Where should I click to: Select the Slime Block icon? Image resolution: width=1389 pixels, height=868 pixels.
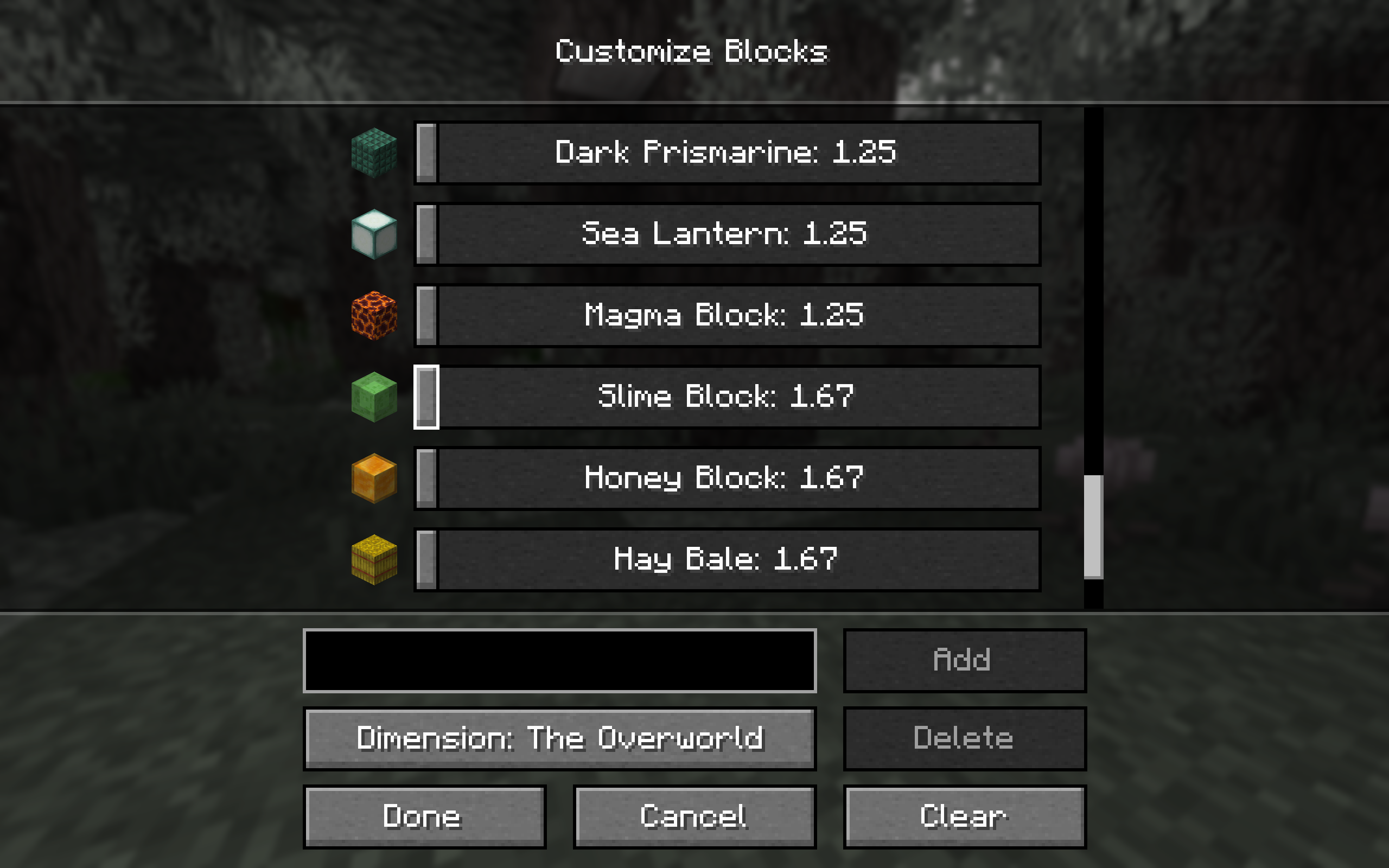click(374, 397)
